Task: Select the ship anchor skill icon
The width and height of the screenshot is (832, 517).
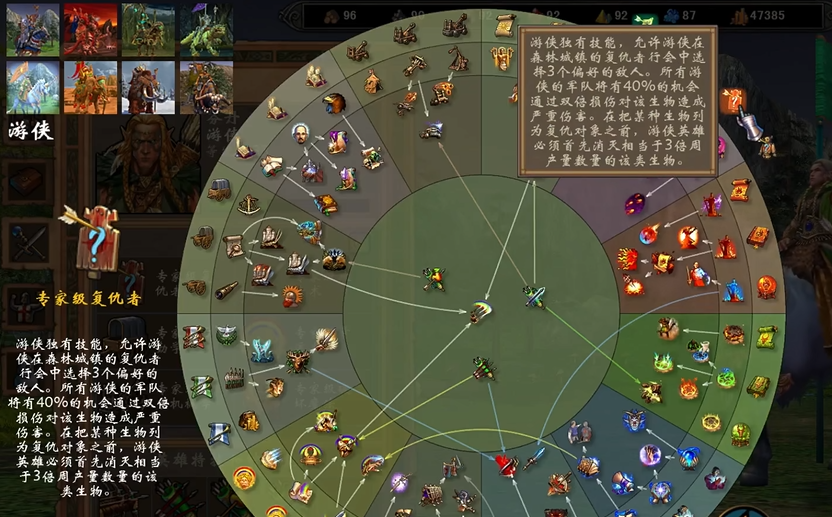Action: (248, 204)
